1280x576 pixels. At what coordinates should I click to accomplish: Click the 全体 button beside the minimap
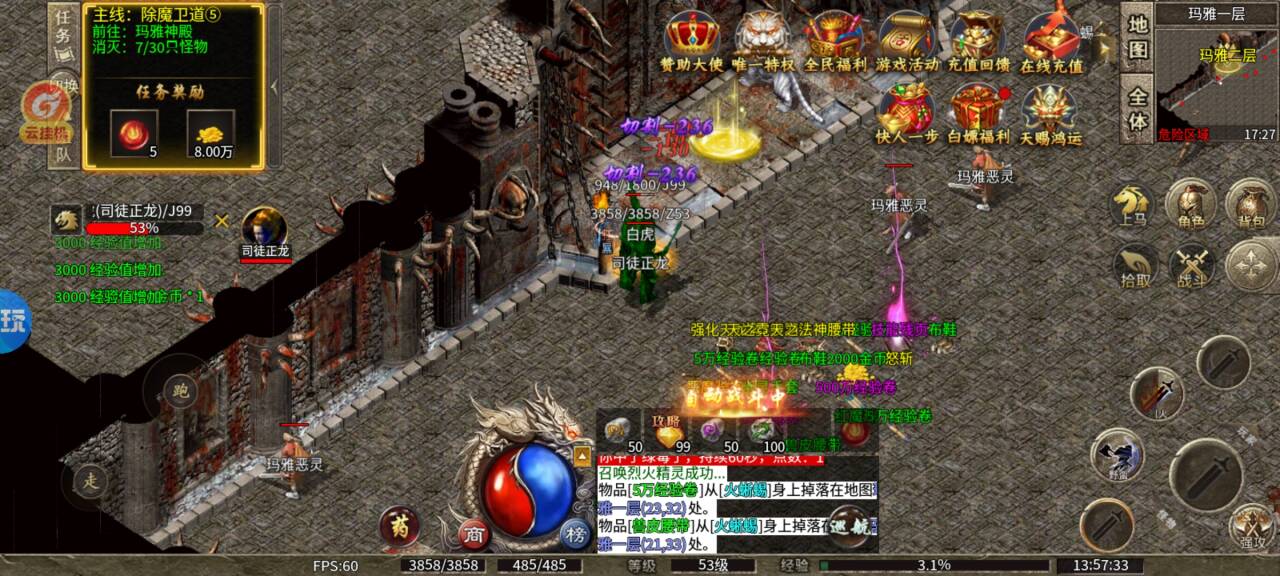1137,109
